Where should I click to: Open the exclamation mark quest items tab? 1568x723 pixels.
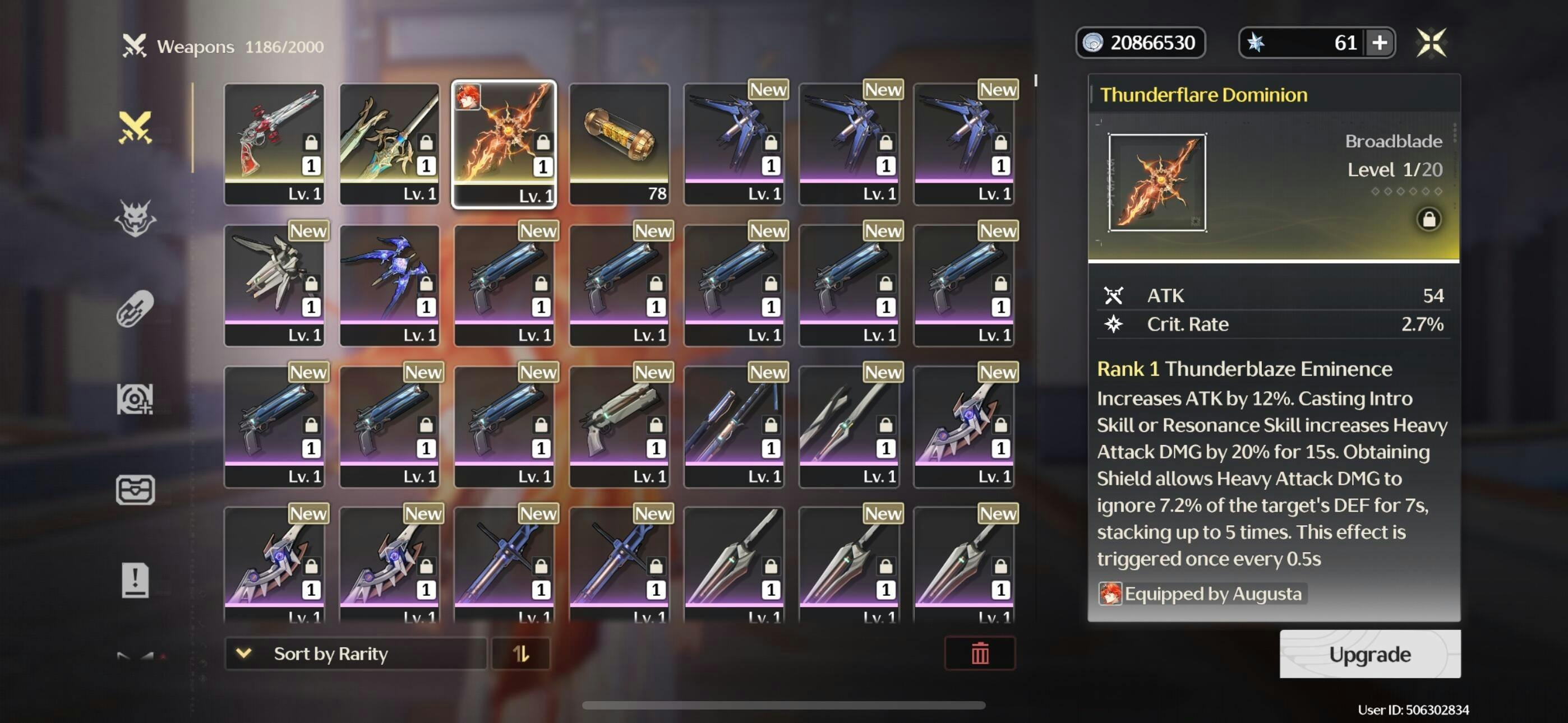pyautogui.click(x=135, y=580)
